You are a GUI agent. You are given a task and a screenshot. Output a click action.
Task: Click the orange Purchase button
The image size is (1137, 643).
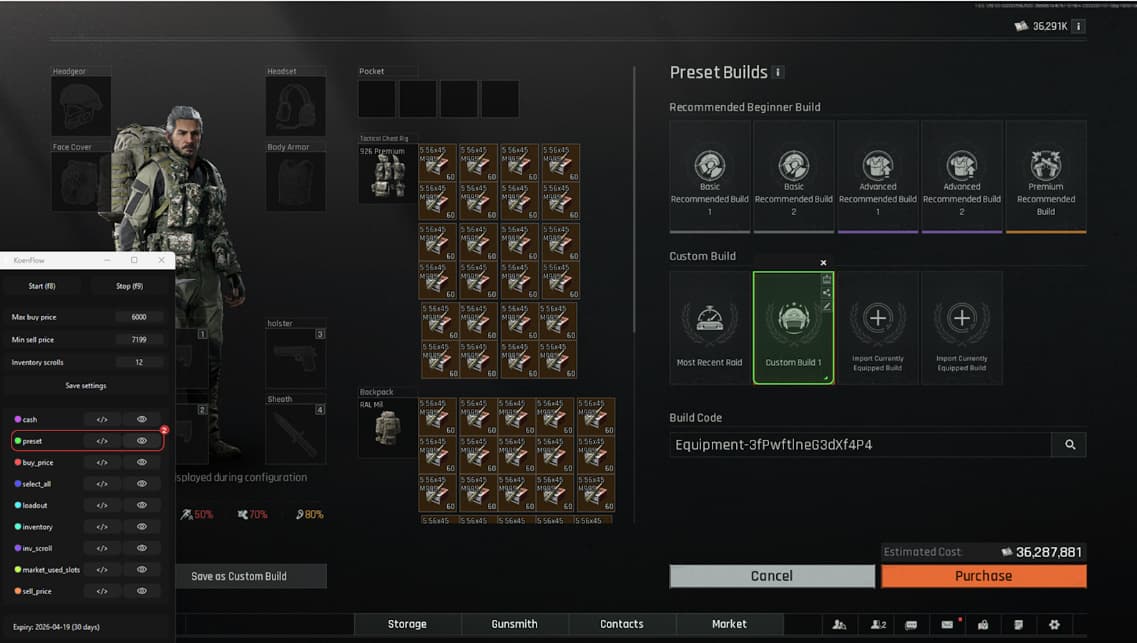(983, 576)
